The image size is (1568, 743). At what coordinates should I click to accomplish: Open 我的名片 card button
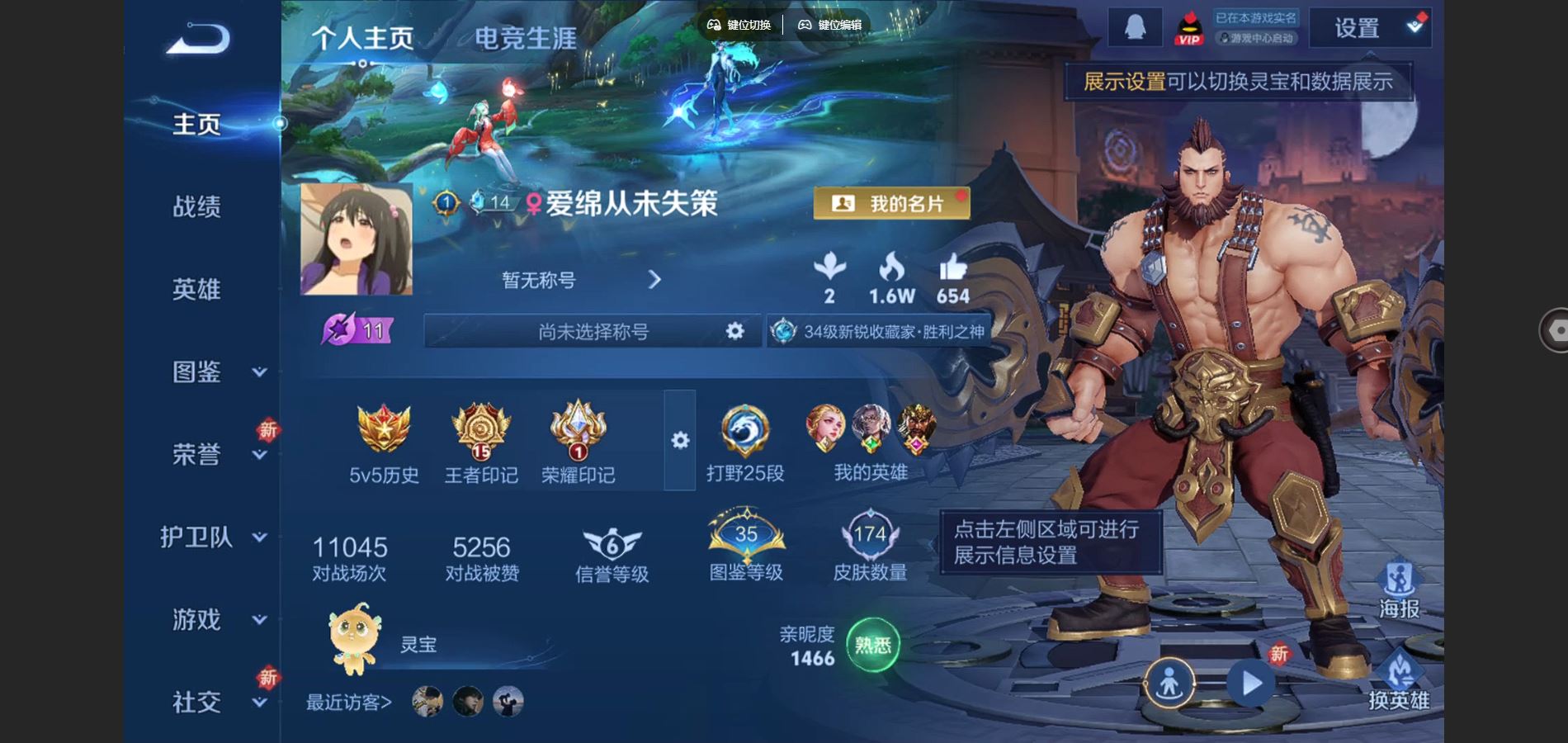(x=891, y=203)
